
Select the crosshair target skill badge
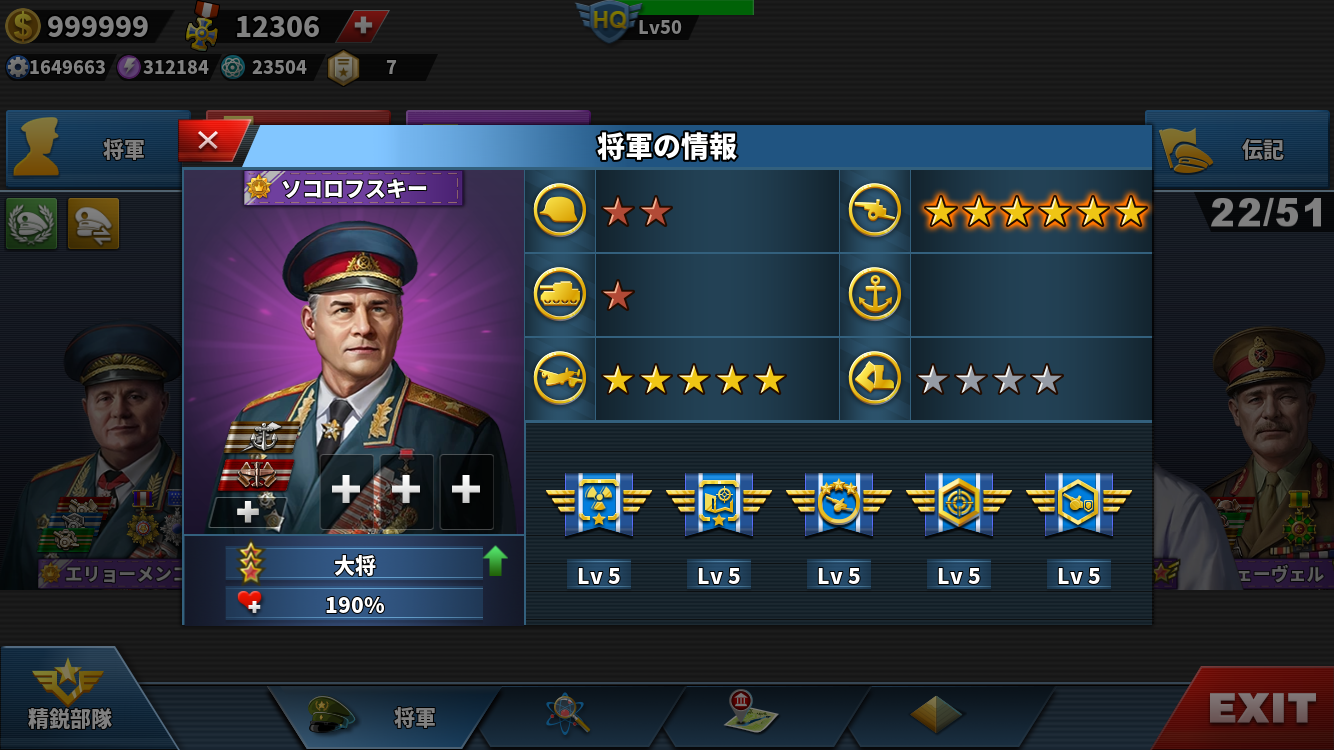click(x=959, y=503)
